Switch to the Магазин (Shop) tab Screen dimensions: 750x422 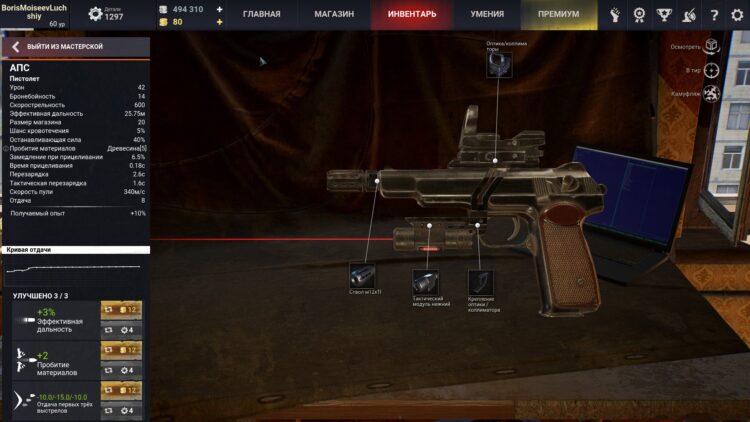click(334, 14)
